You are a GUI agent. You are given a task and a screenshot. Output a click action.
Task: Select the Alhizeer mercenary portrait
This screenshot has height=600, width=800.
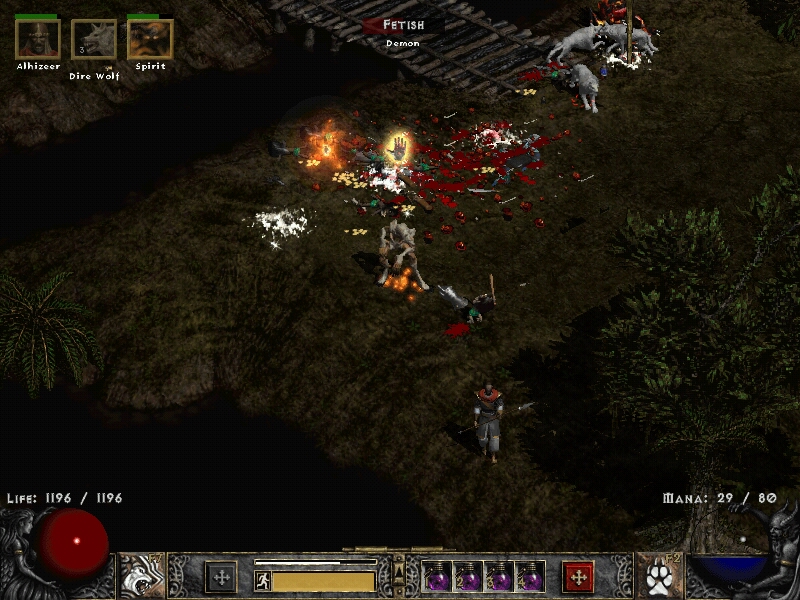click(x=38, y=39)
